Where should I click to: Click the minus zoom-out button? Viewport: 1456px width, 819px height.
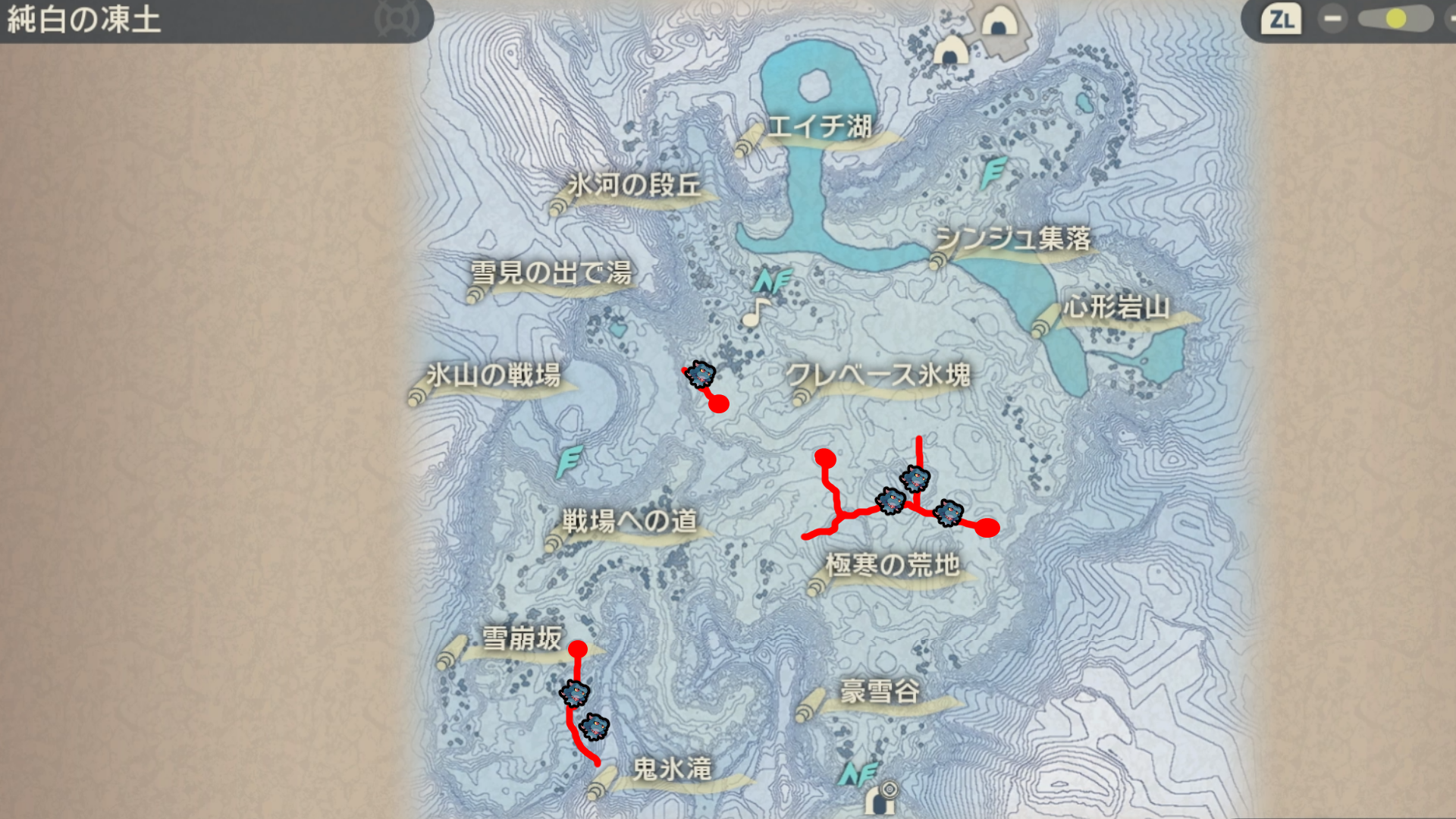point(1332,19)
